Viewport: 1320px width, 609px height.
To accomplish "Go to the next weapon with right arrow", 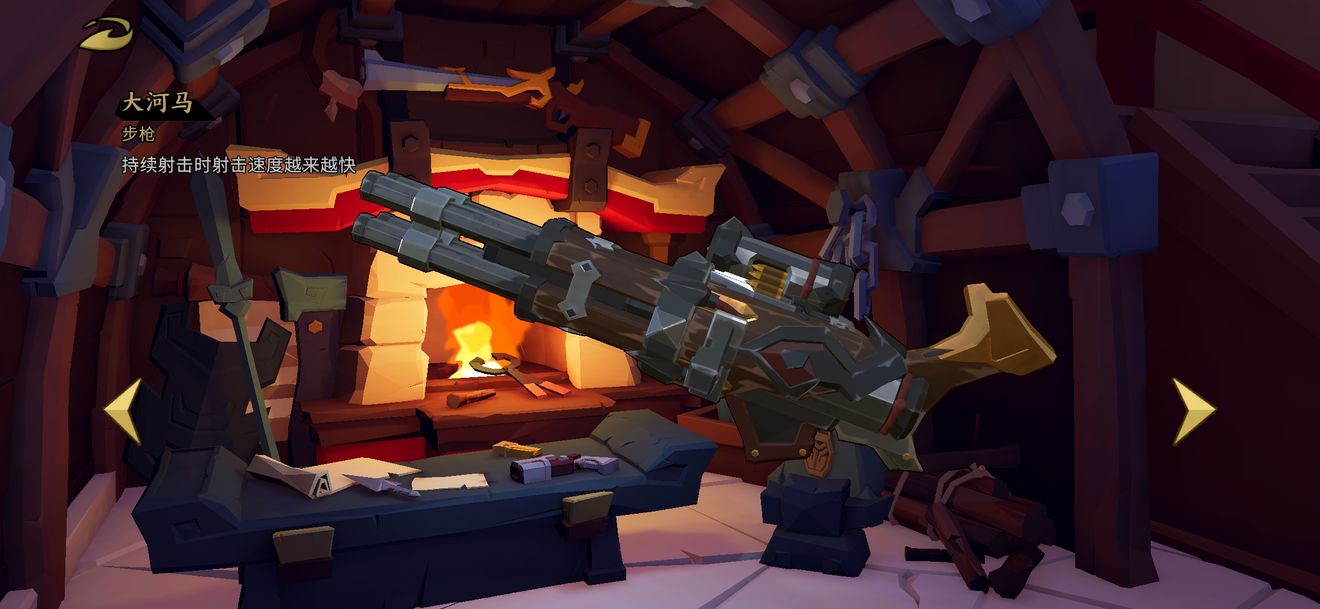I will pos(1193,410).
